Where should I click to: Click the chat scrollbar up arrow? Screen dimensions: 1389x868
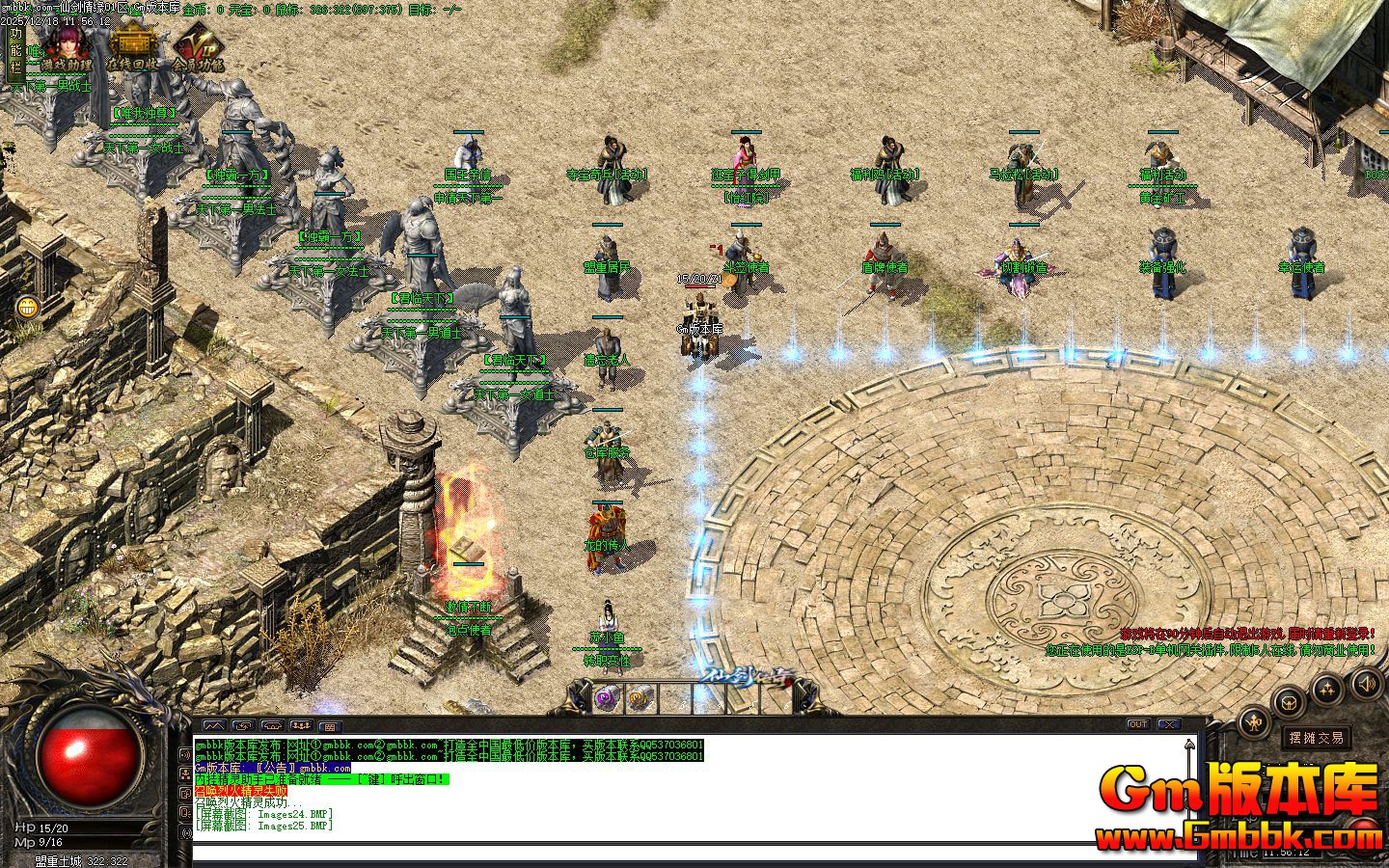1191,744
